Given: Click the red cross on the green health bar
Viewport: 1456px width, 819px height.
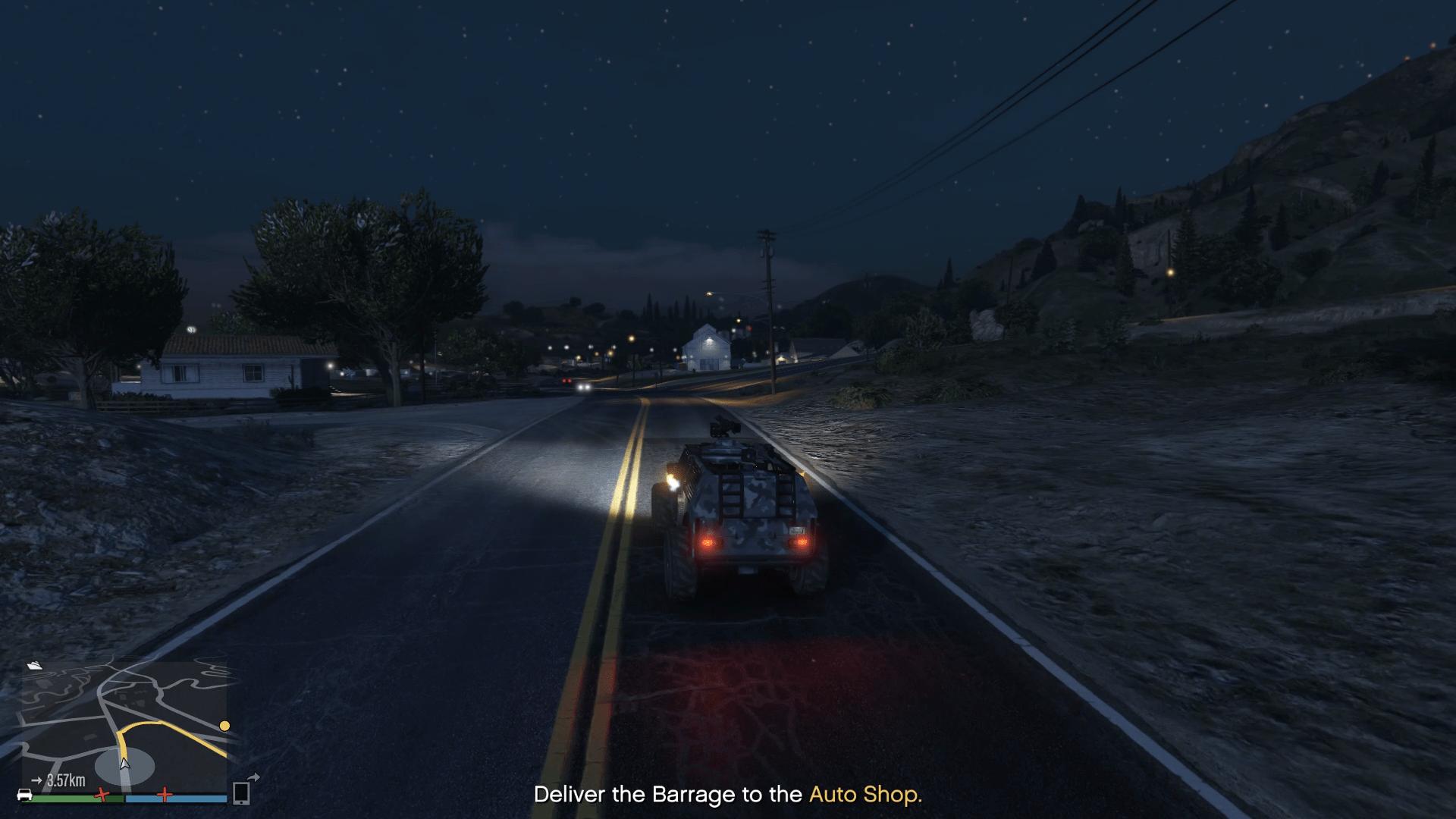Looking at the screenshot, I should point(101,794).
